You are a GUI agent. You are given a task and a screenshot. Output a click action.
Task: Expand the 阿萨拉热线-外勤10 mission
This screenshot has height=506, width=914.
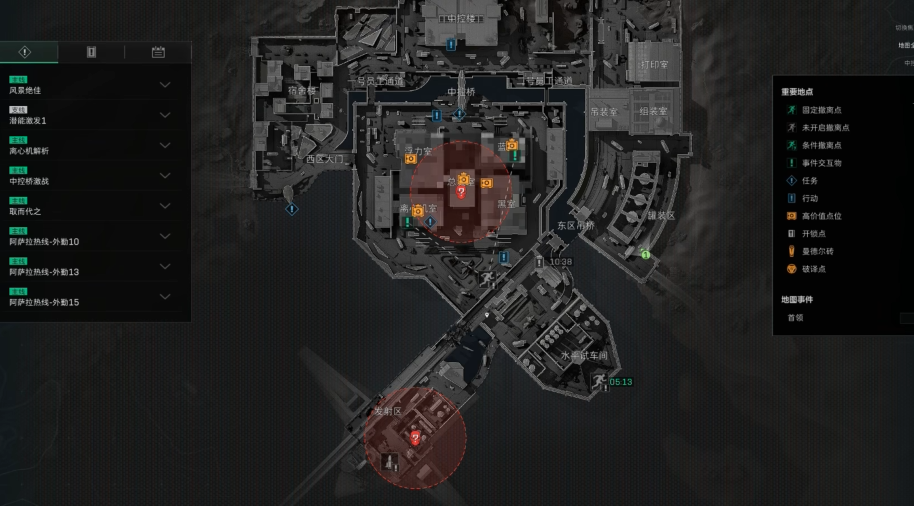coord(165,236)
